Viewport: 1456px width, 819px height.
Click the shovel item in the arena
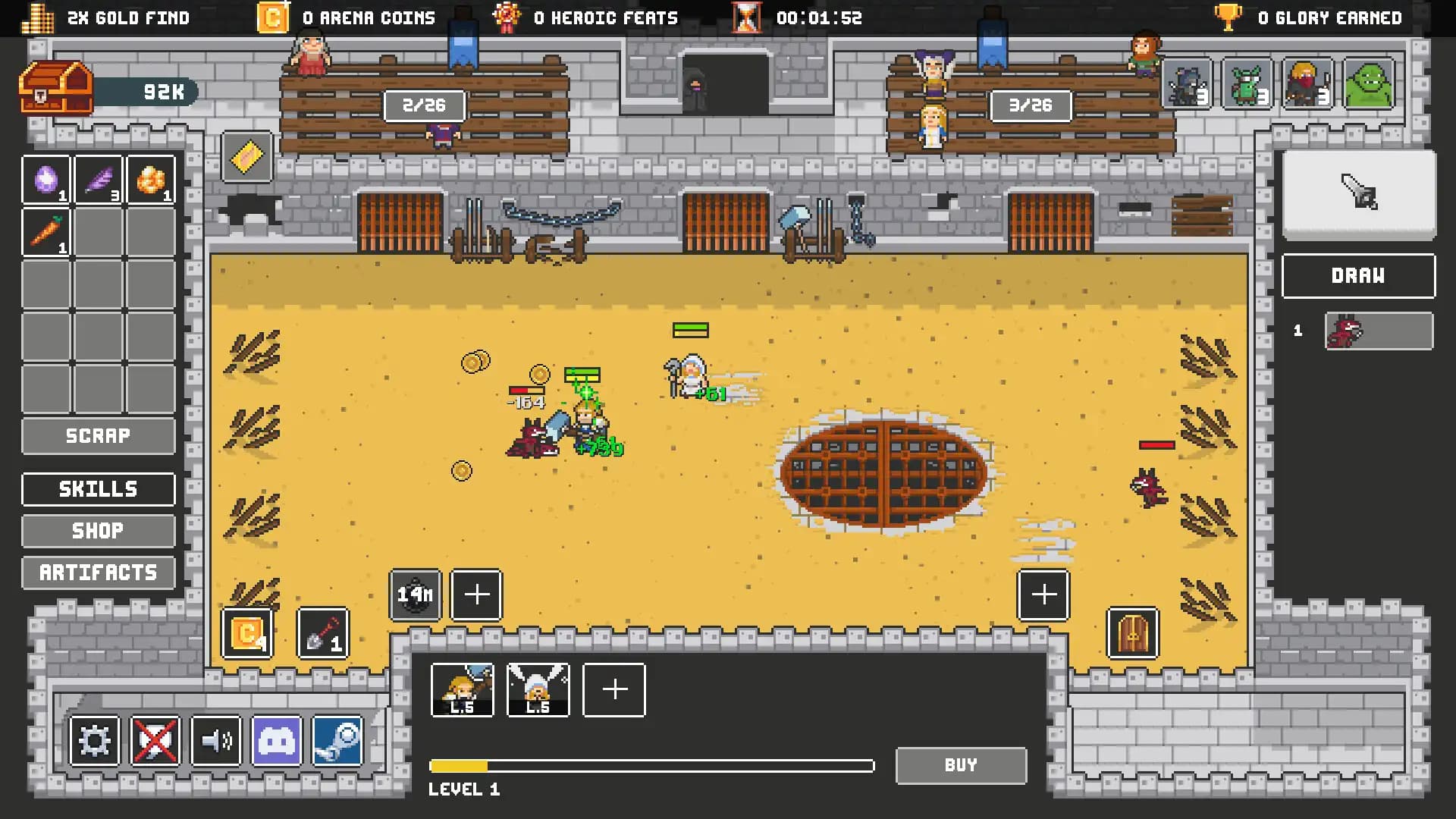click(322, 634)
